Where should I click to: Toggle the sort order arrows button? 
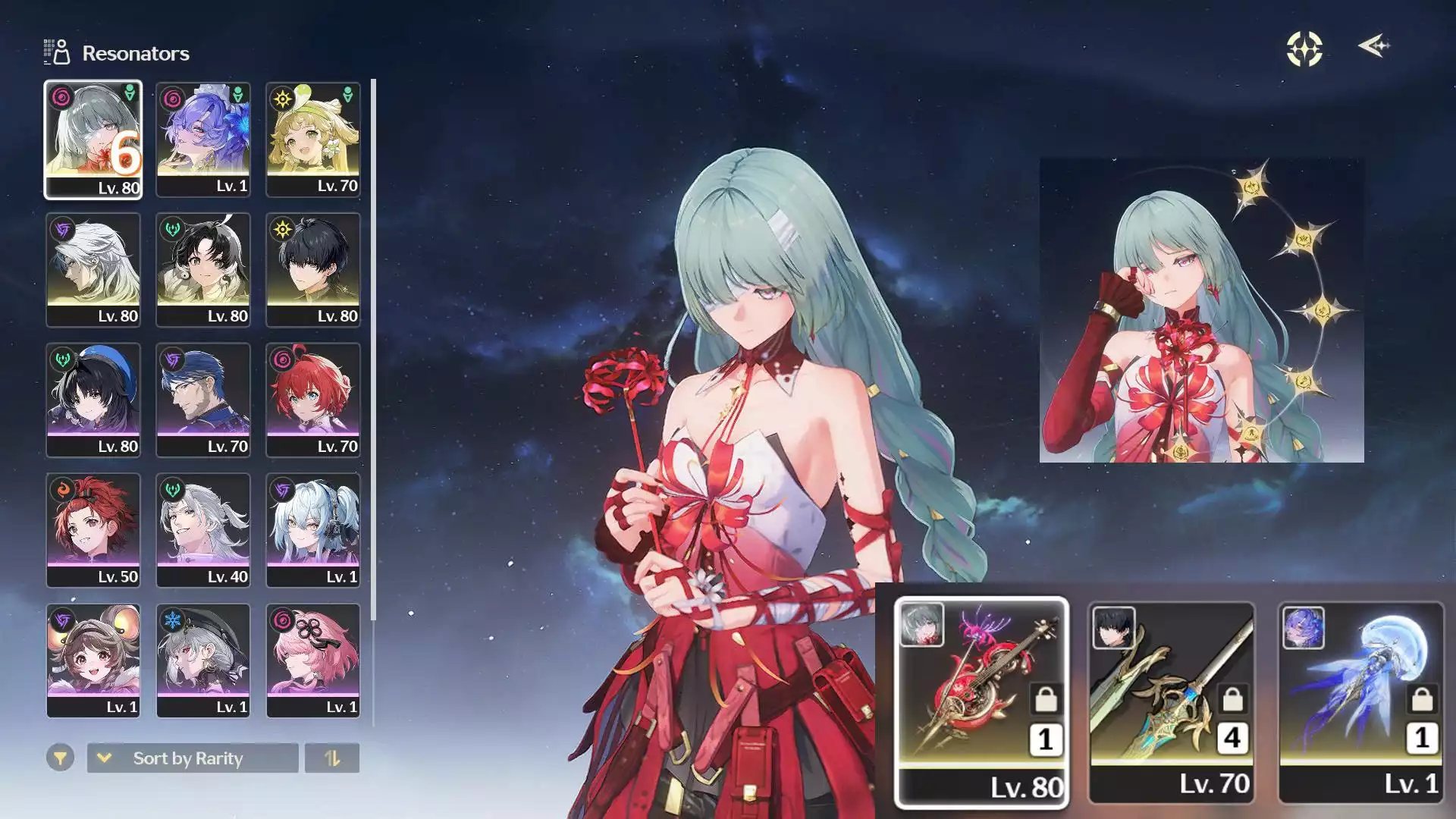(x=332, y=758)
